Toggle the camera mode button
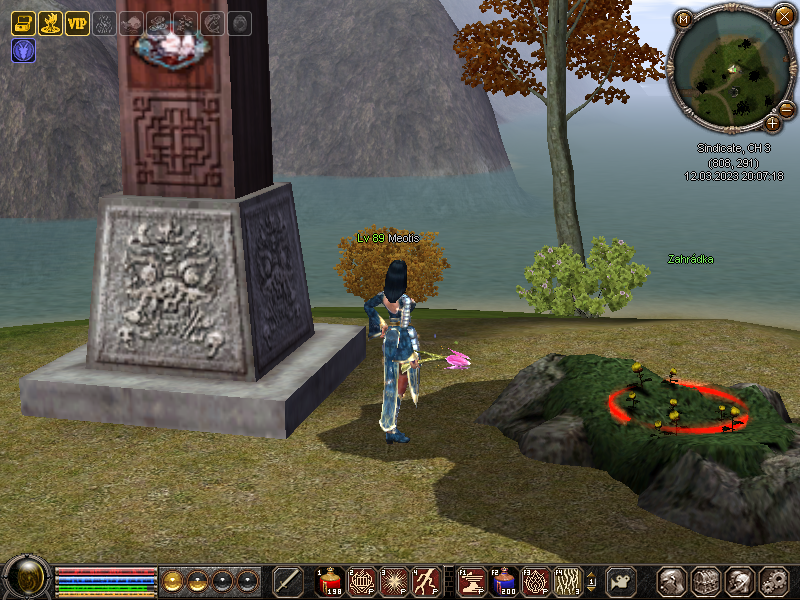800x600 pixels. coord(624,581)
